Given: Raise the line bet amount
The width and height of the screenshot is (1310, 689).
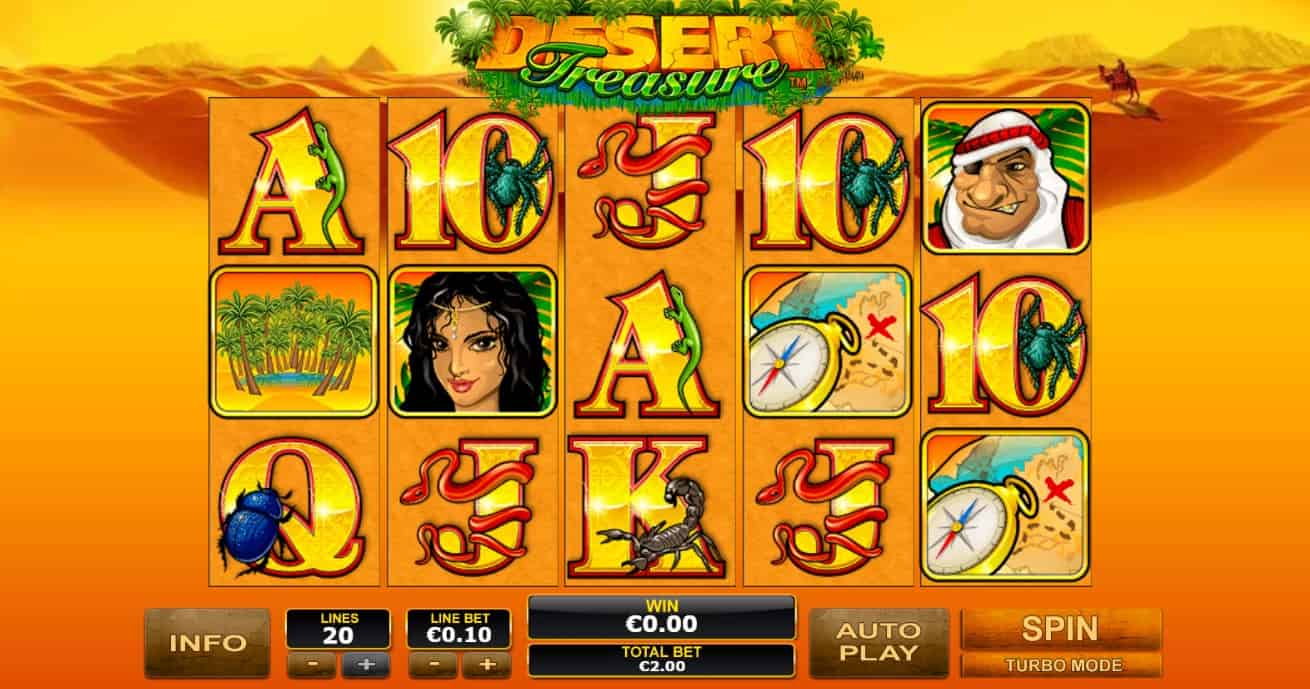Looking at the screenshot, I should (x=487, y=664).
